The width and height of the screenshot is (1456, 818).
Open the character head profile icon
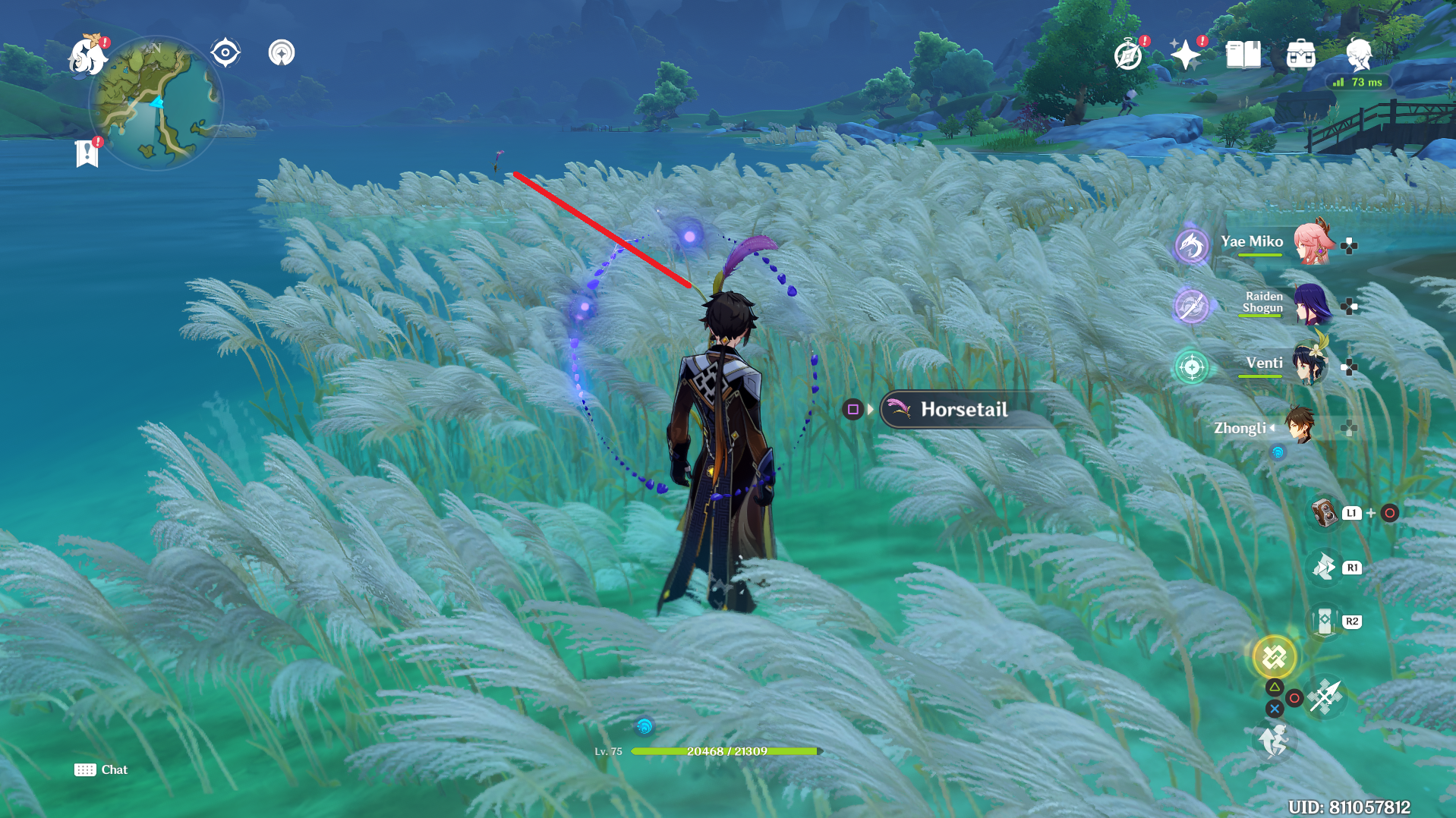pos(1358,55)
